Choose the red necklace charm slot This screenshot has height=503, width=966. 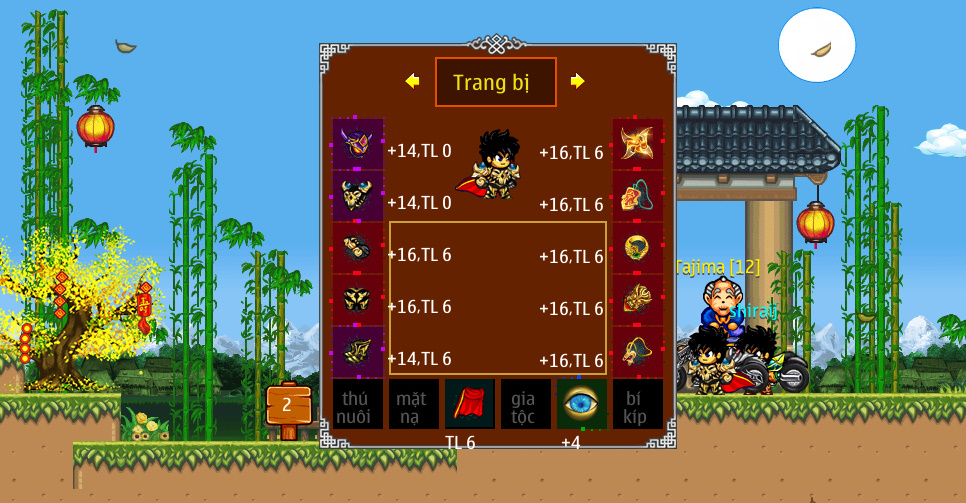point(638,196)
